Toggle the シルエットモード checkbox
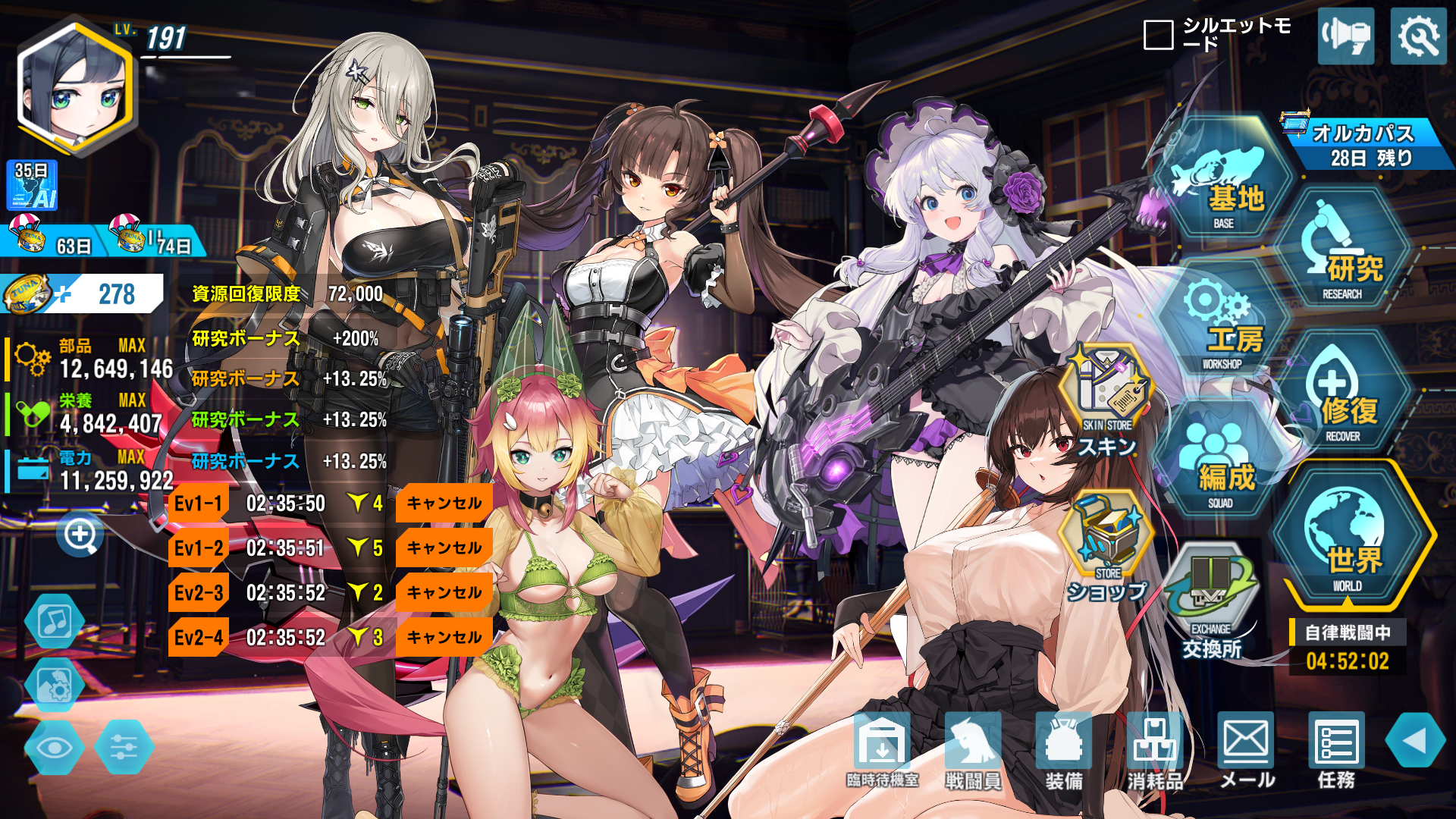1456x819 pixels. pos(1158,35)
